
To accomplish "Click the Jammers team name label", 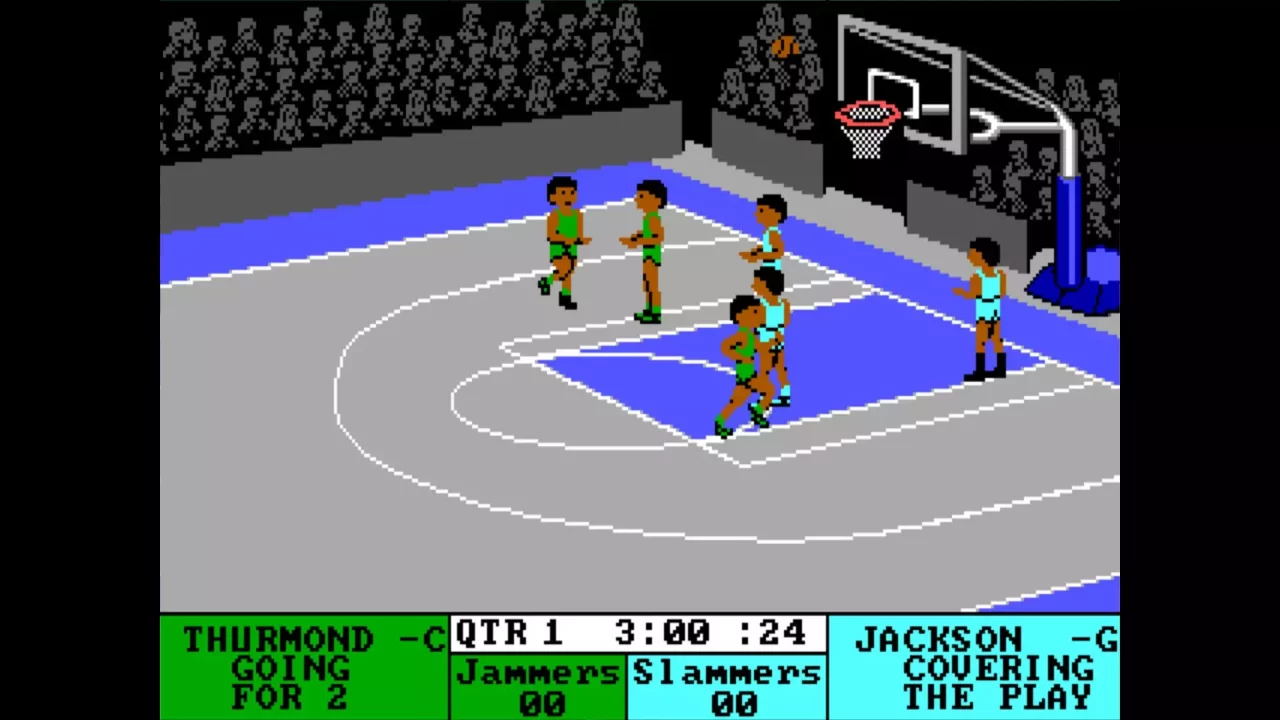I will pos(537,672).
